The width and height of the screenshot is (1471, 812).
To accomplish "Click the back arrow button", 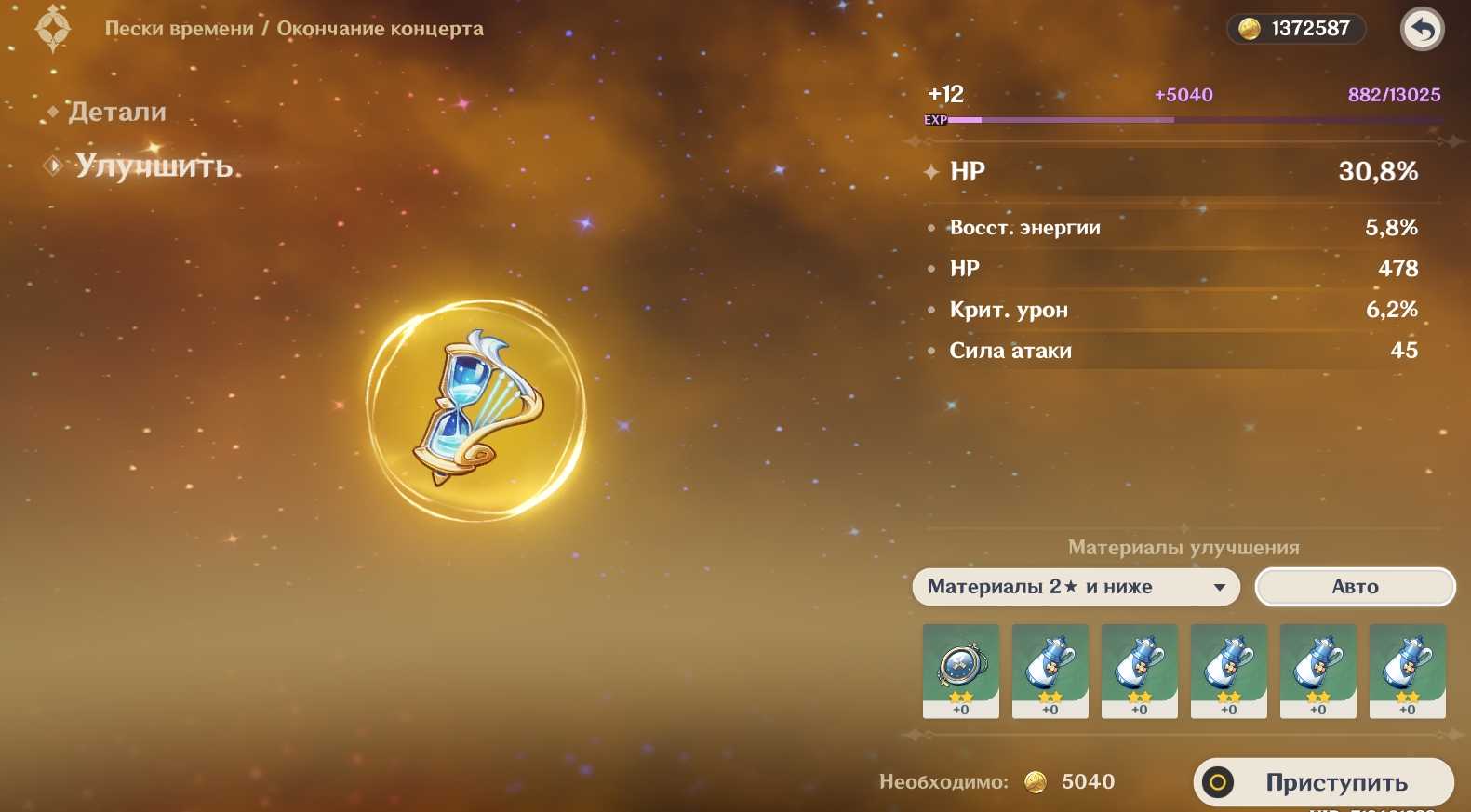I will pos(1422,30).
